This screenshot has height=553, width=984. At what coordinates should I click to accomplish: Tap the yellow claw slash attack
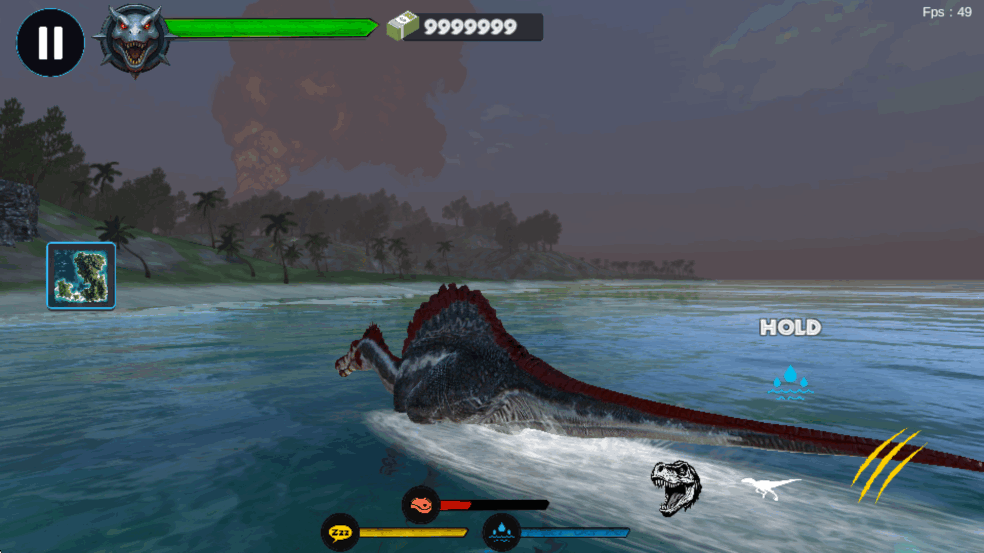886,465
